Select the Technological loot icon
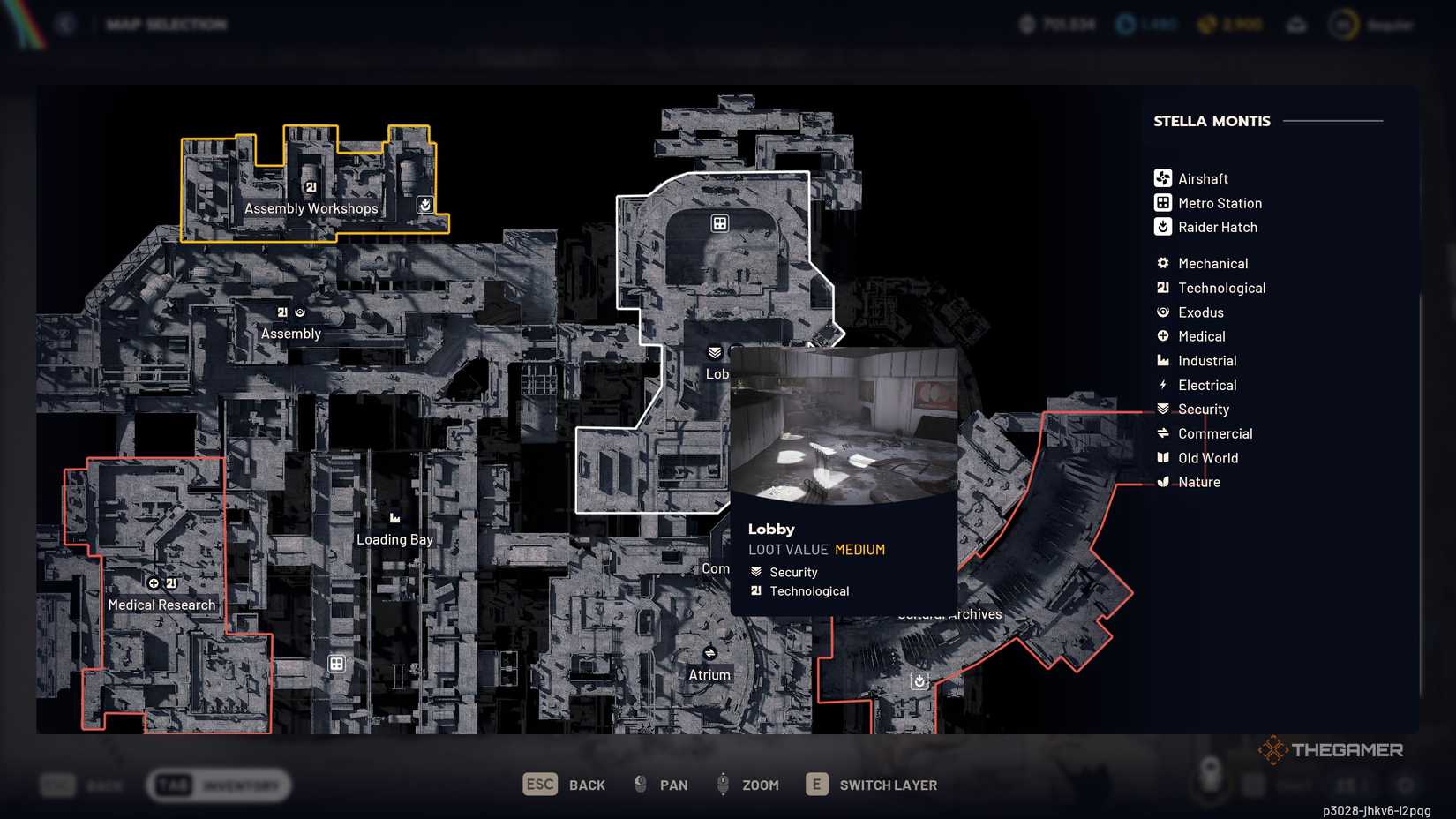This screenshot has width=1456, height=819. (1162, 288)
